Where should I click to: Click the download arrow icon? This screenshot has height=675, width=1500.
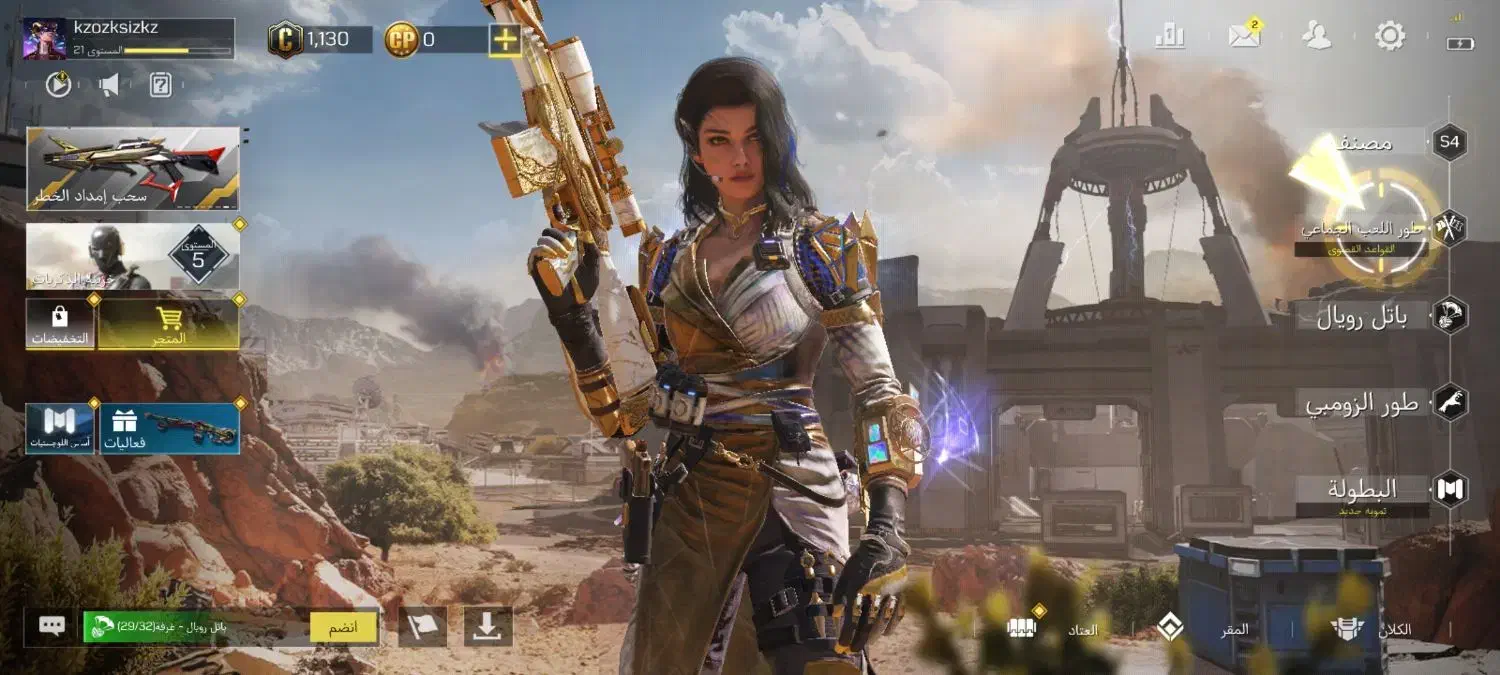pos(488,627)
